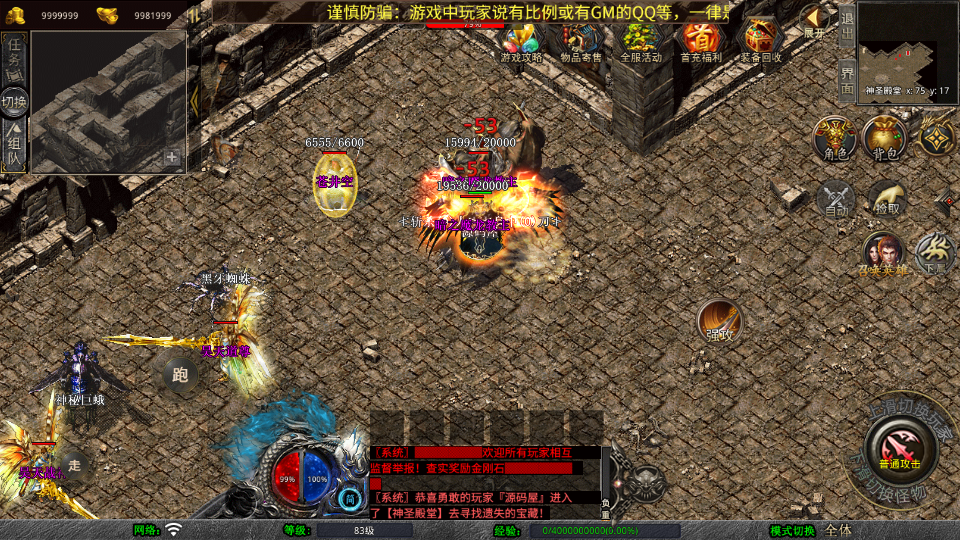The height and width of the screenshot is (540, 960).
Task: Tap the 跑 run button
Action: [x=180, y=375]
